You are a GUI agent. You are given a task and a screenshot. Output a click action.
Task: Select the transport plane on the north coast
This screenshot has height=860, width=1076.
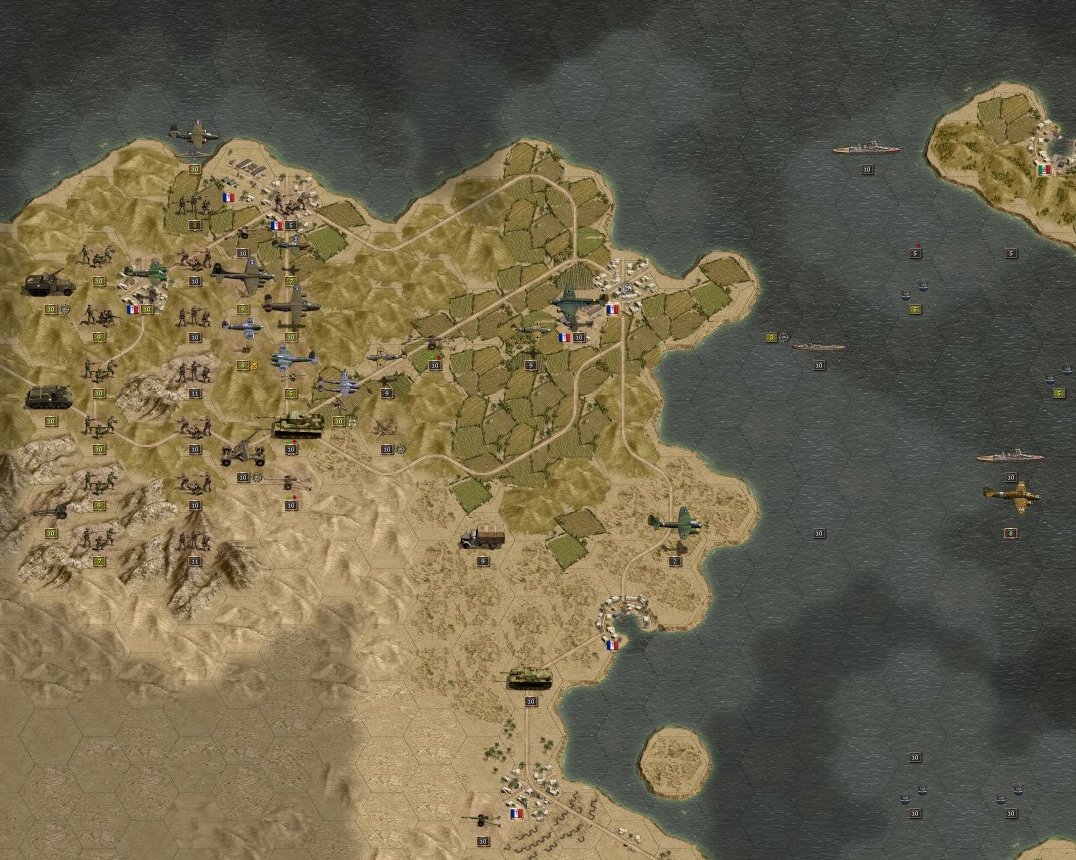pos(194,134)
